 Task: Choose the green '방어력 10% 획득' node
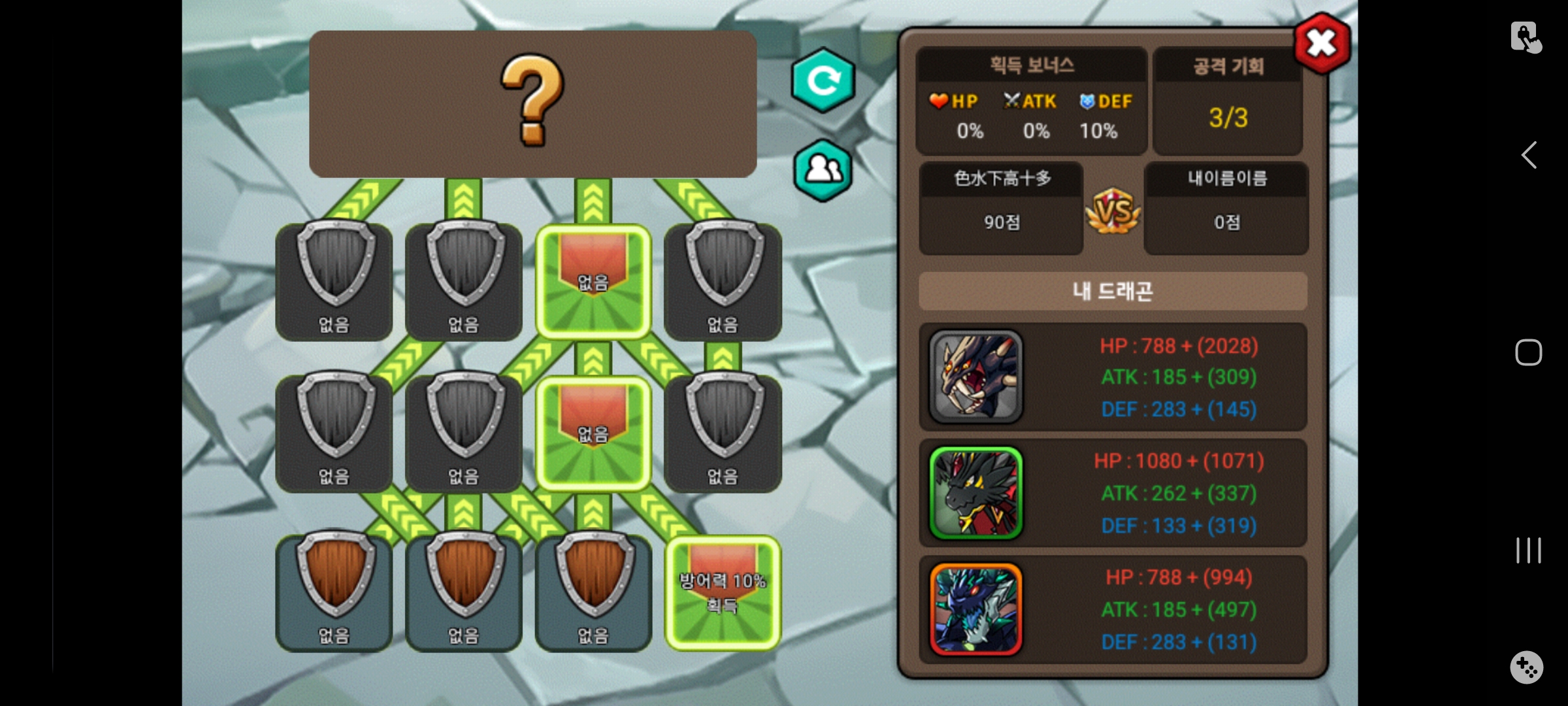tap(723, 592)
